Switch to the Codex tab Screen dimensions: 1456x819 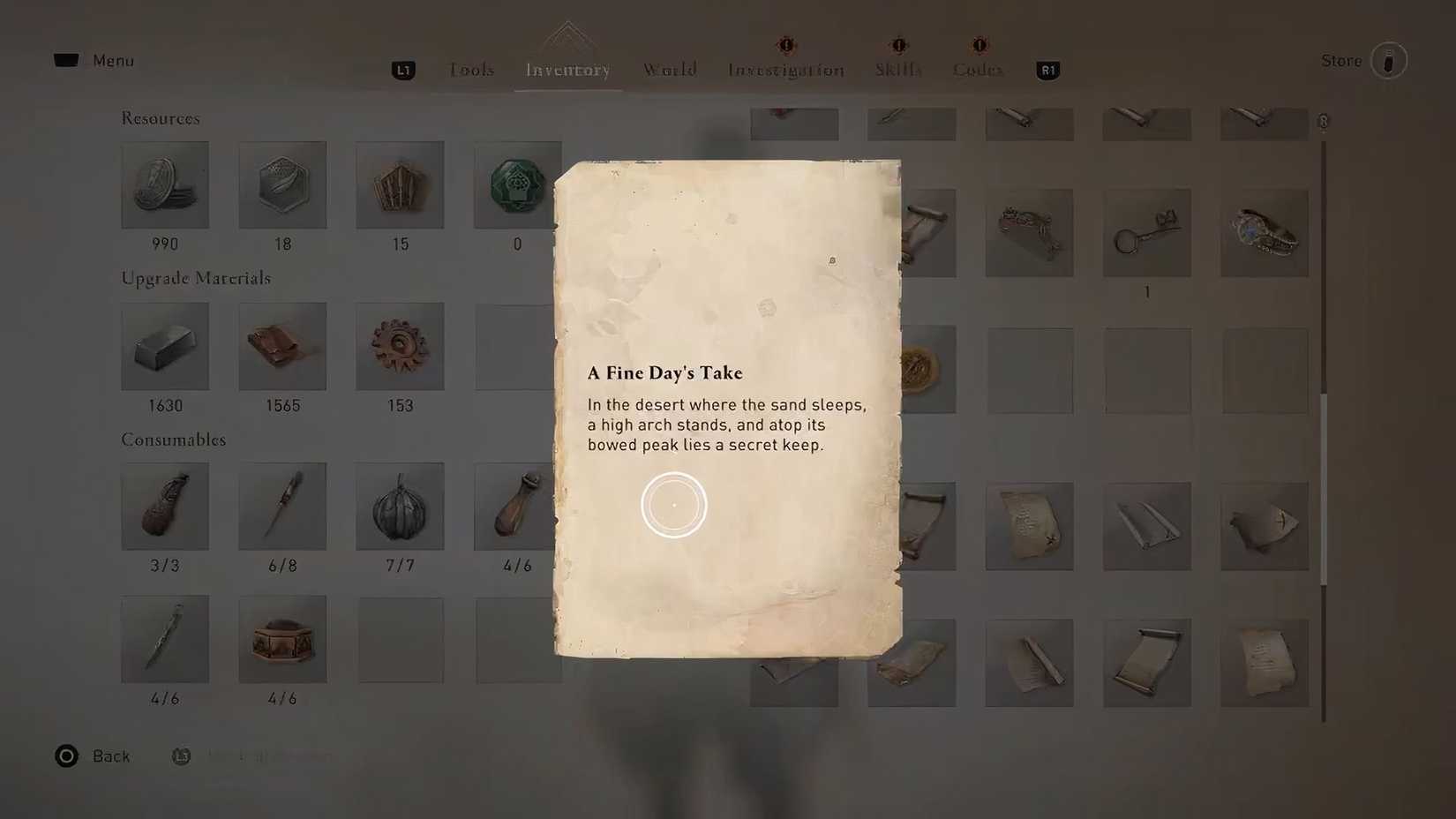pos(978,69)
